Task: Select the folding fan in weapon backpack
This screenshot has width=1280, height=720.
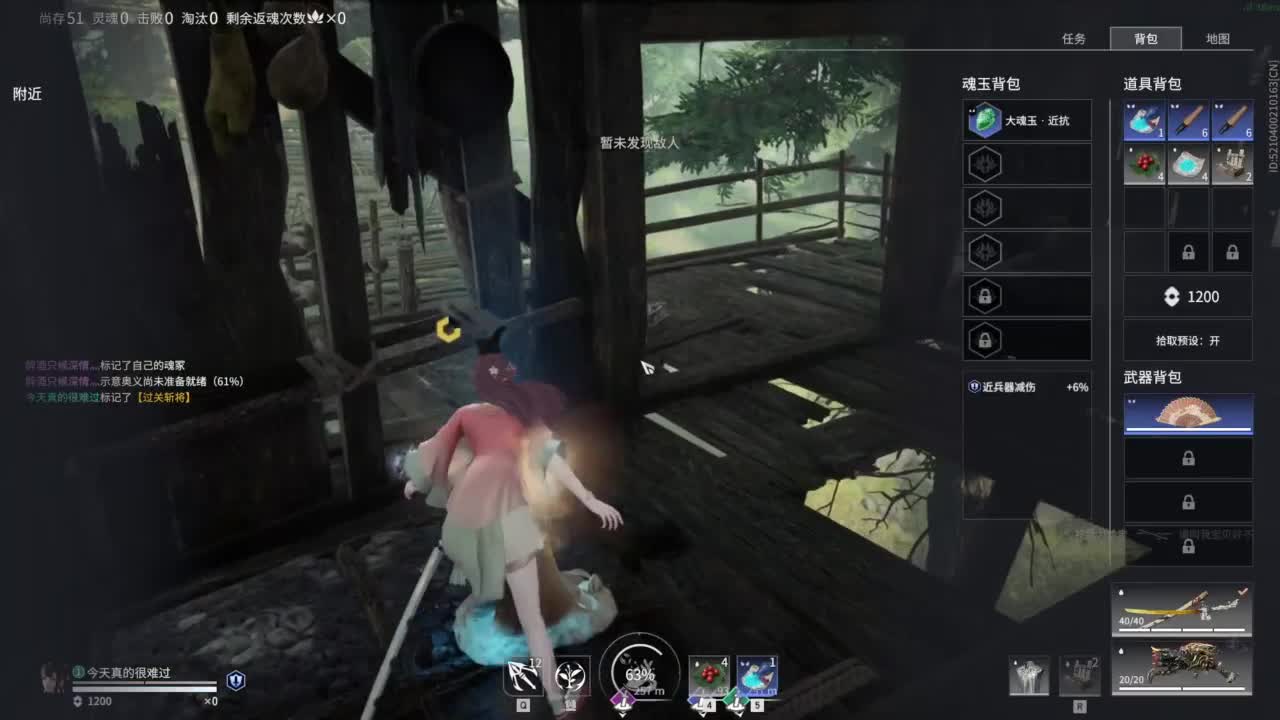Action: tap(1188, 413)
